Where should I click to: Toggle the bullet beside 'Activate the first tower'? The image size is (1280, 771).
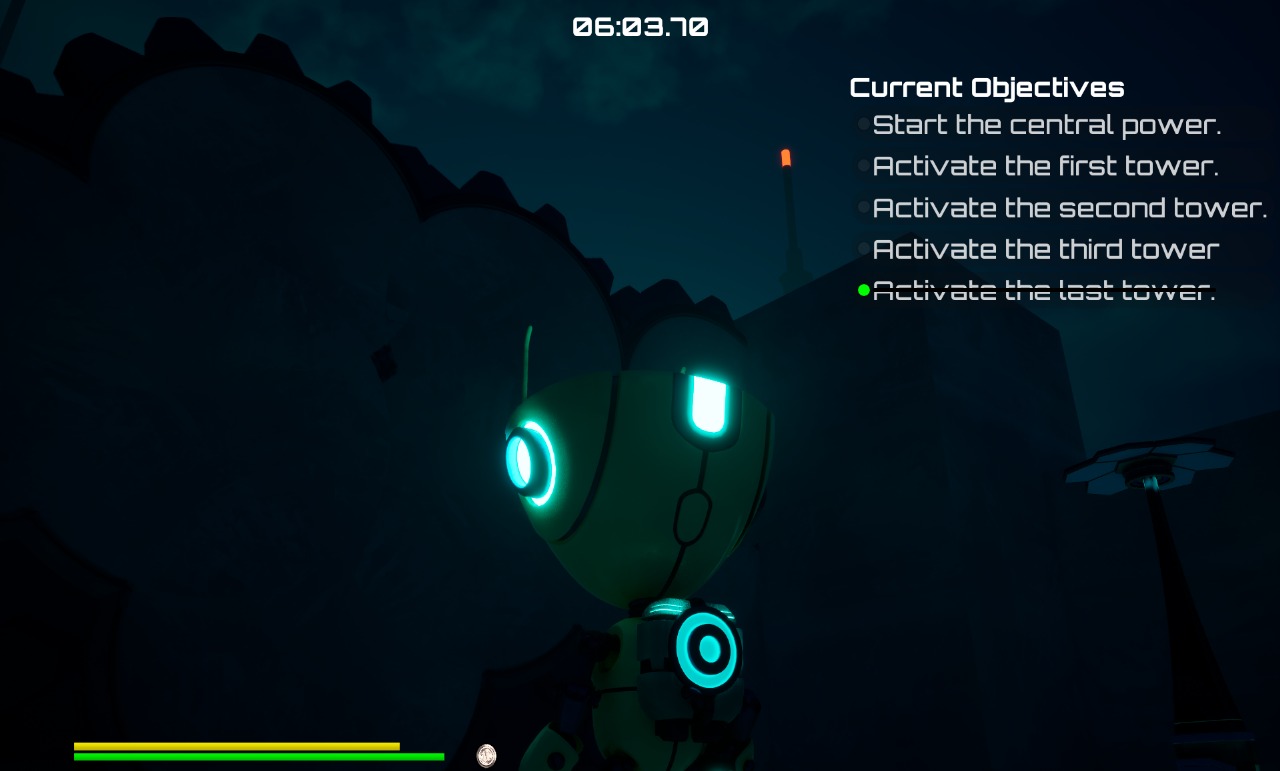[863, 165]
